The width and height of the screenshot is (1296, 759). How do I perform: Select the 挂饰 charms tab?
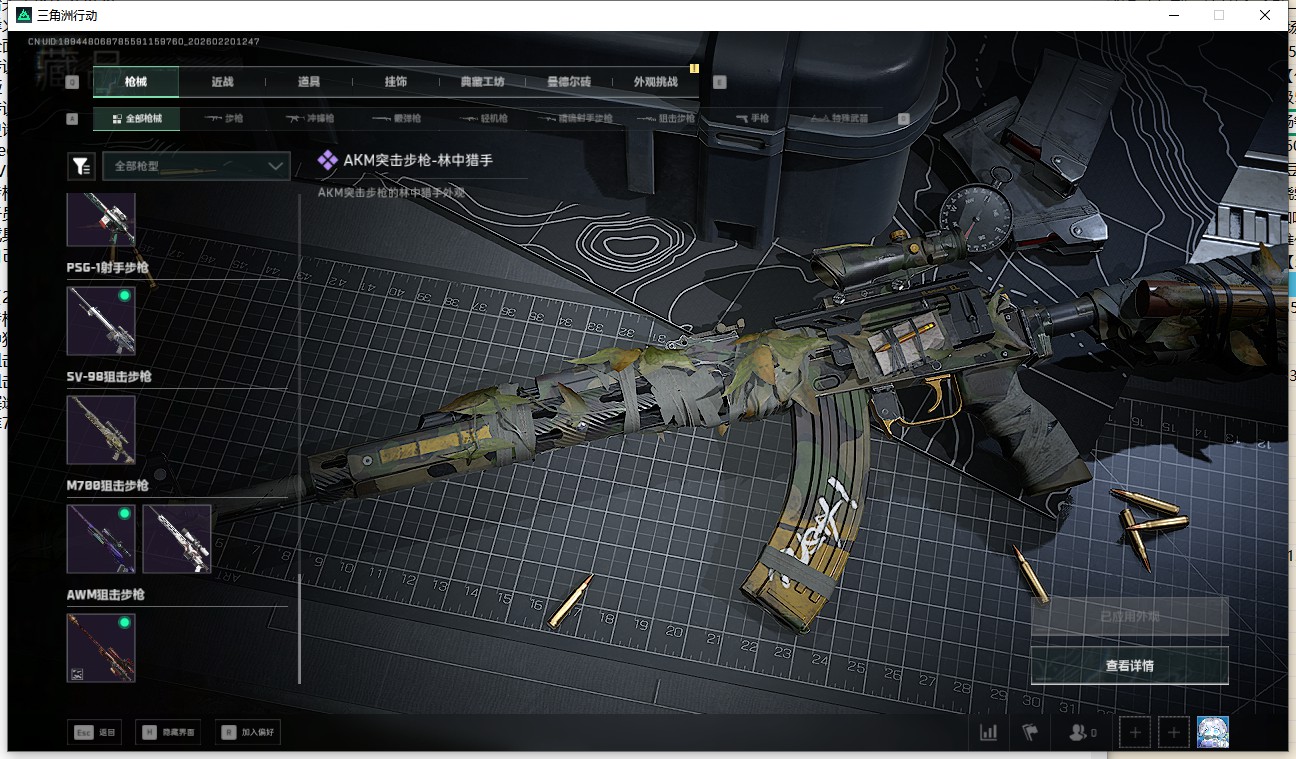(395, 82)
